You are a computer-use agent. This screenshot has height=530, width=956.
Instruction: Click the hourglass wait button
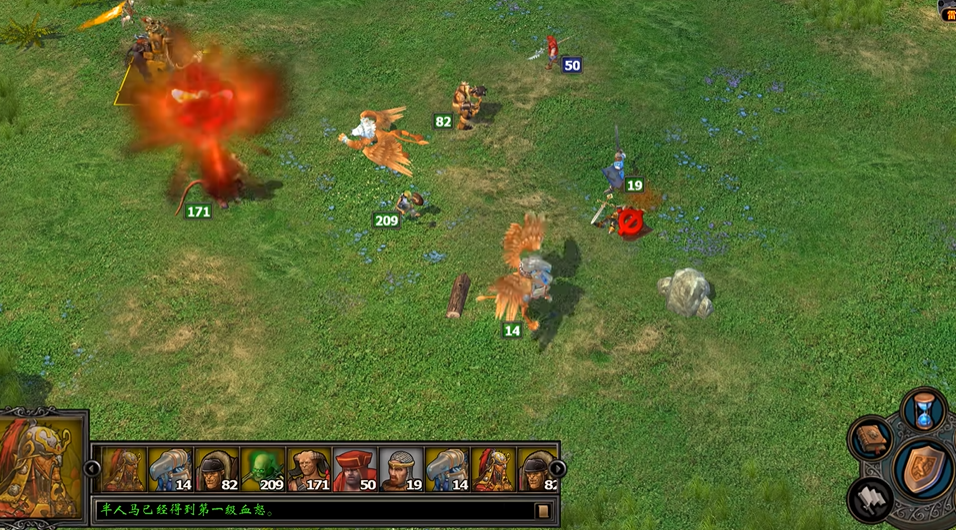pos(924,411)
